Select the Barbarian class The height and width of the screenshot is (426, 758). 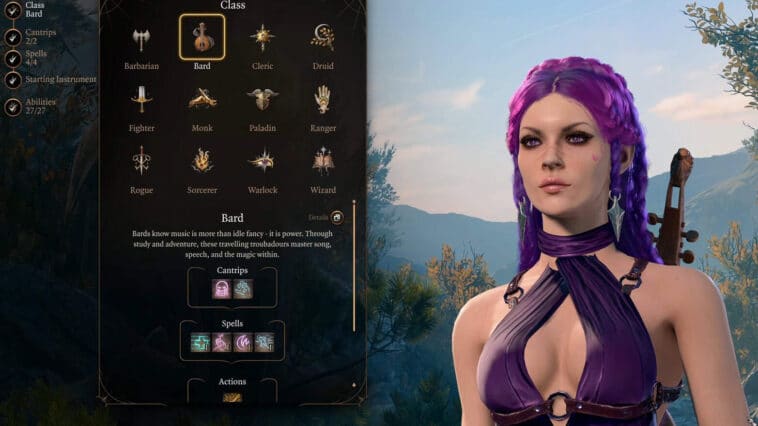click(x=141, y=39)
